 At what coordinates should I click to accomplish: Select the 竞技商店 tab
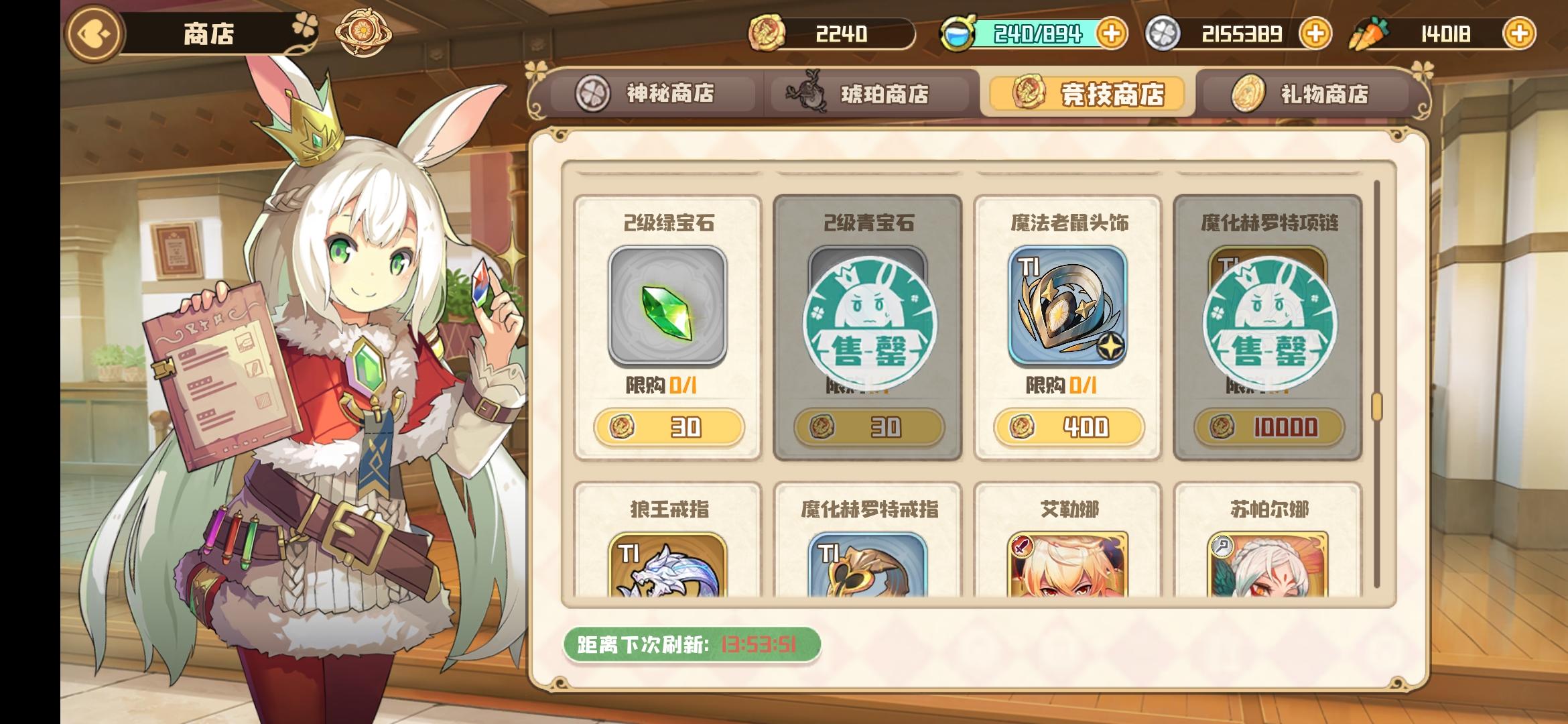[x=1087, y=95]
